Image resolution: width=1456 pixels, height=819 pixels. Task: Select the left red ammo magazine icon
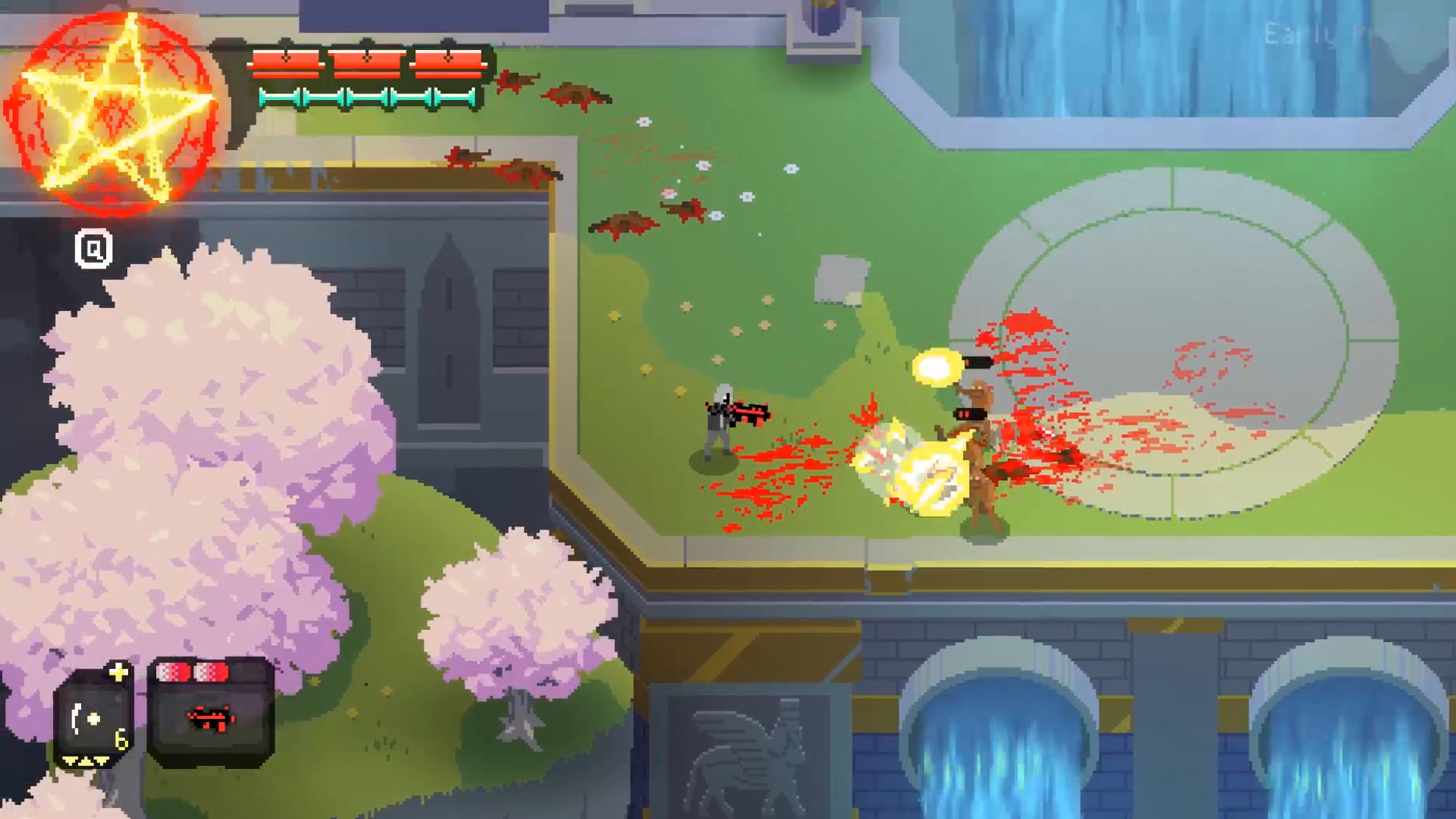click(174, 672)
